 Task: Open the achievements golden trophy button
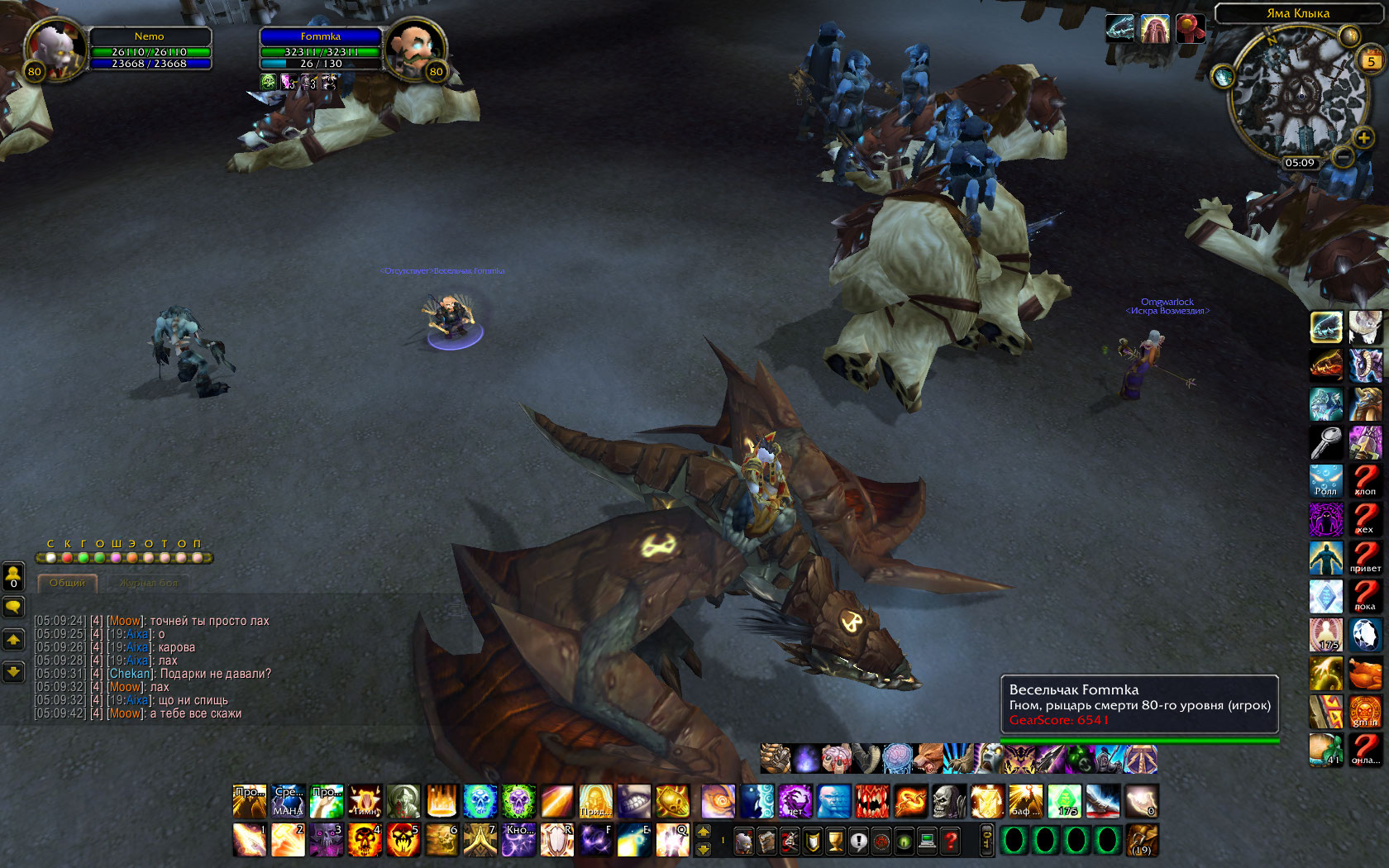pyautogui.click(x=836, y=842)
